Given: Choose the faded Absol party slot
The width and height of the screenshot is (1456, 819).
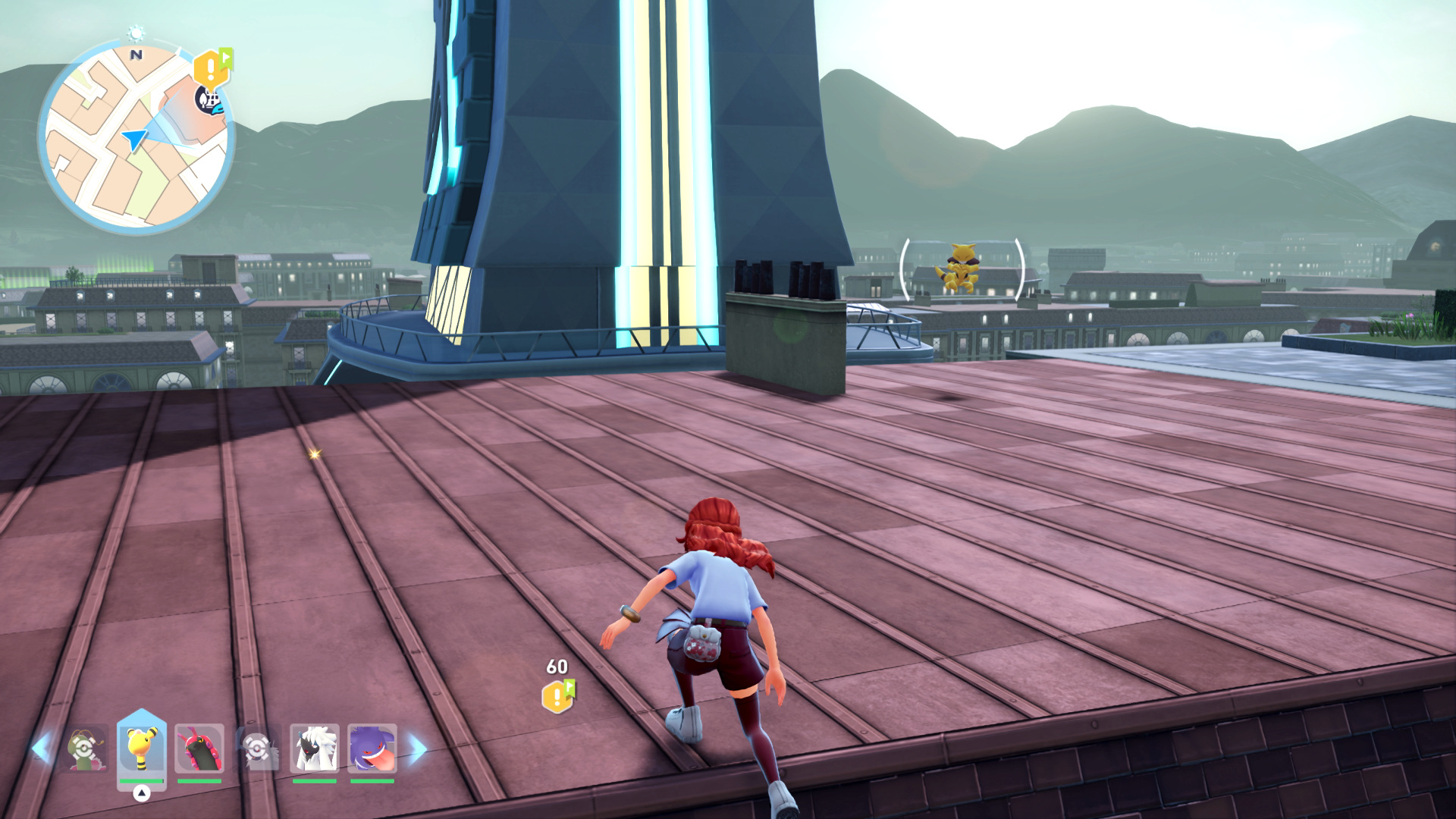Looking at the screenshot, I should click(x=257, y=748).
